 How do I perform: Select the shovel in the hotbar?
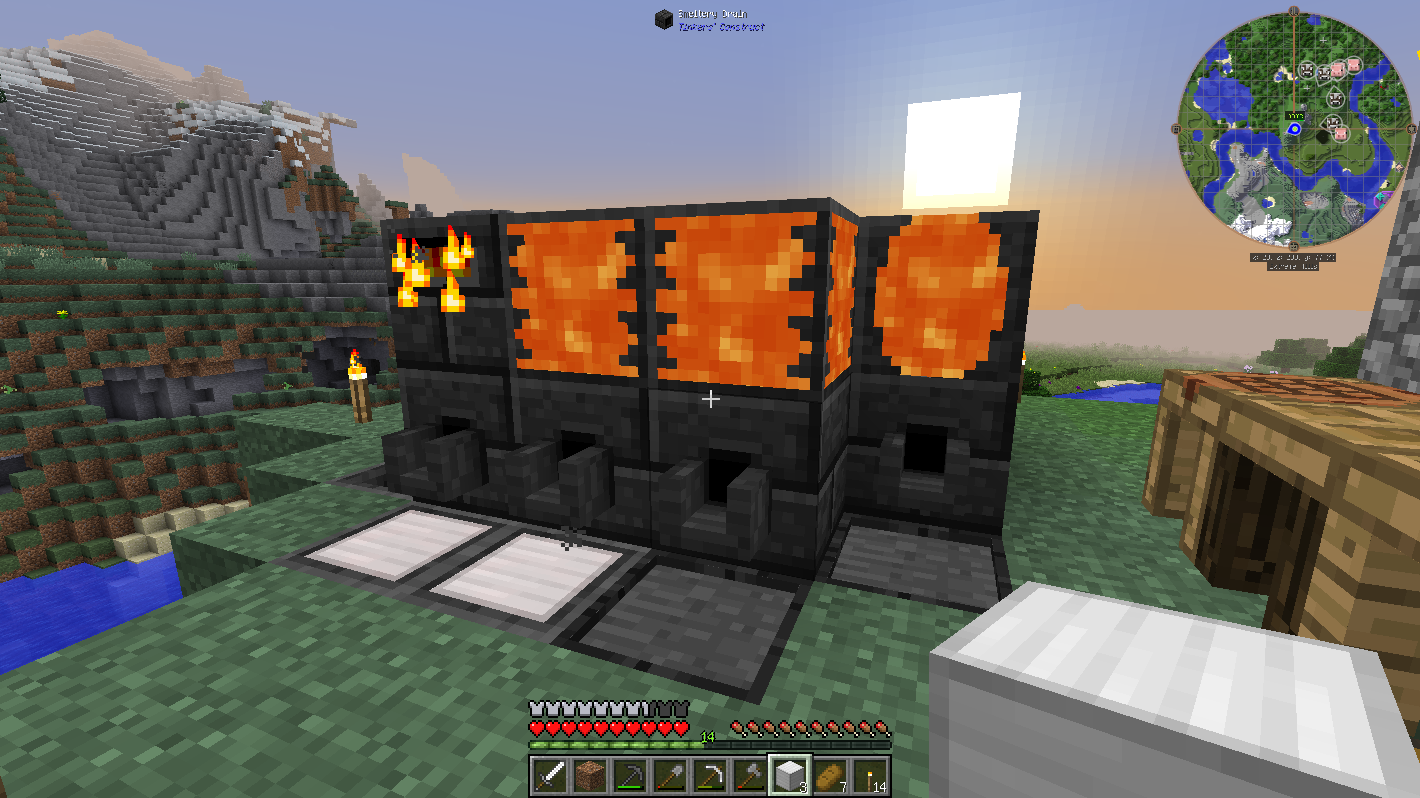(668, 775)
